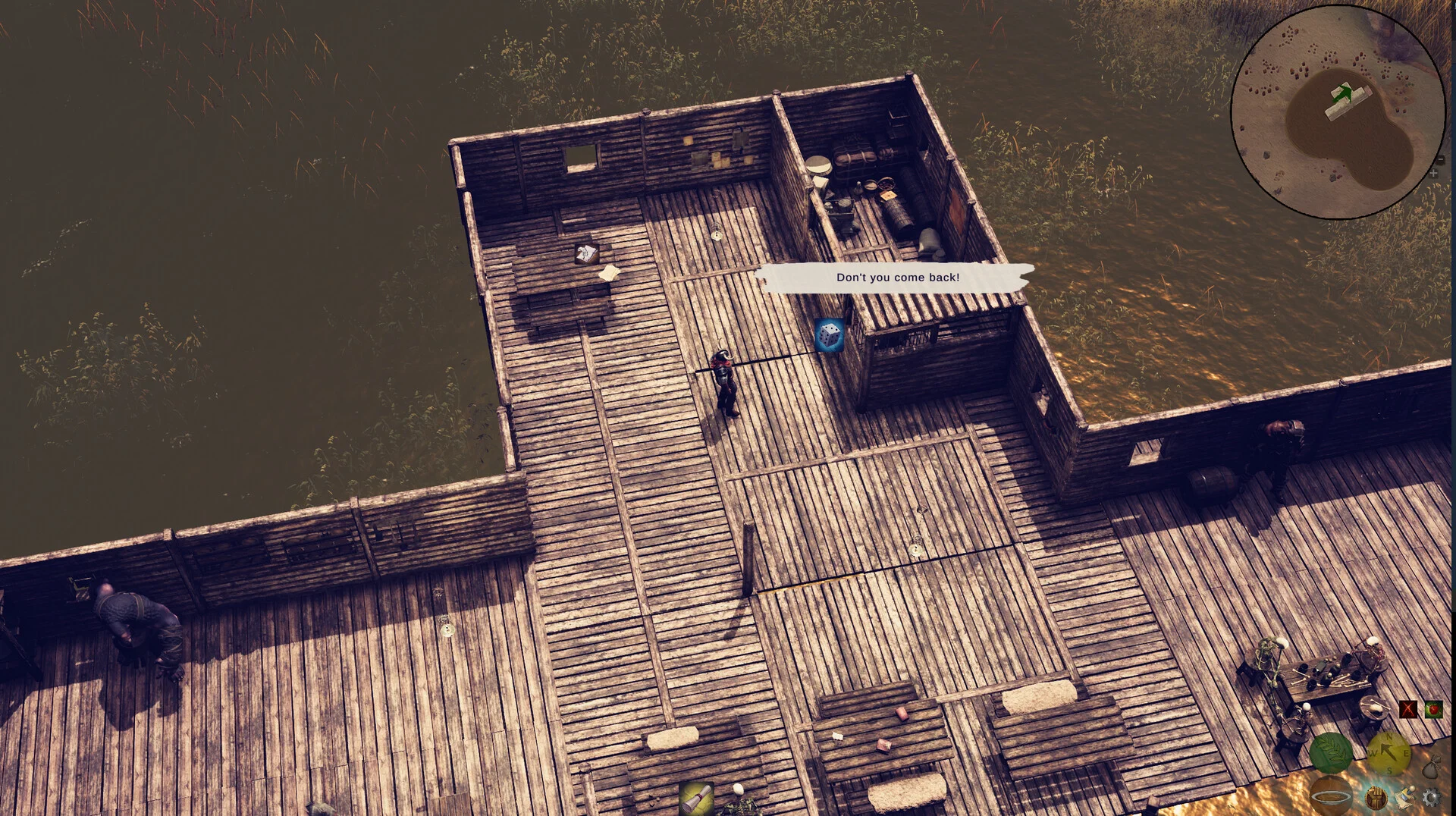Select the soup bowl button
The image size is (1456, 816).
click(1331, 796)
